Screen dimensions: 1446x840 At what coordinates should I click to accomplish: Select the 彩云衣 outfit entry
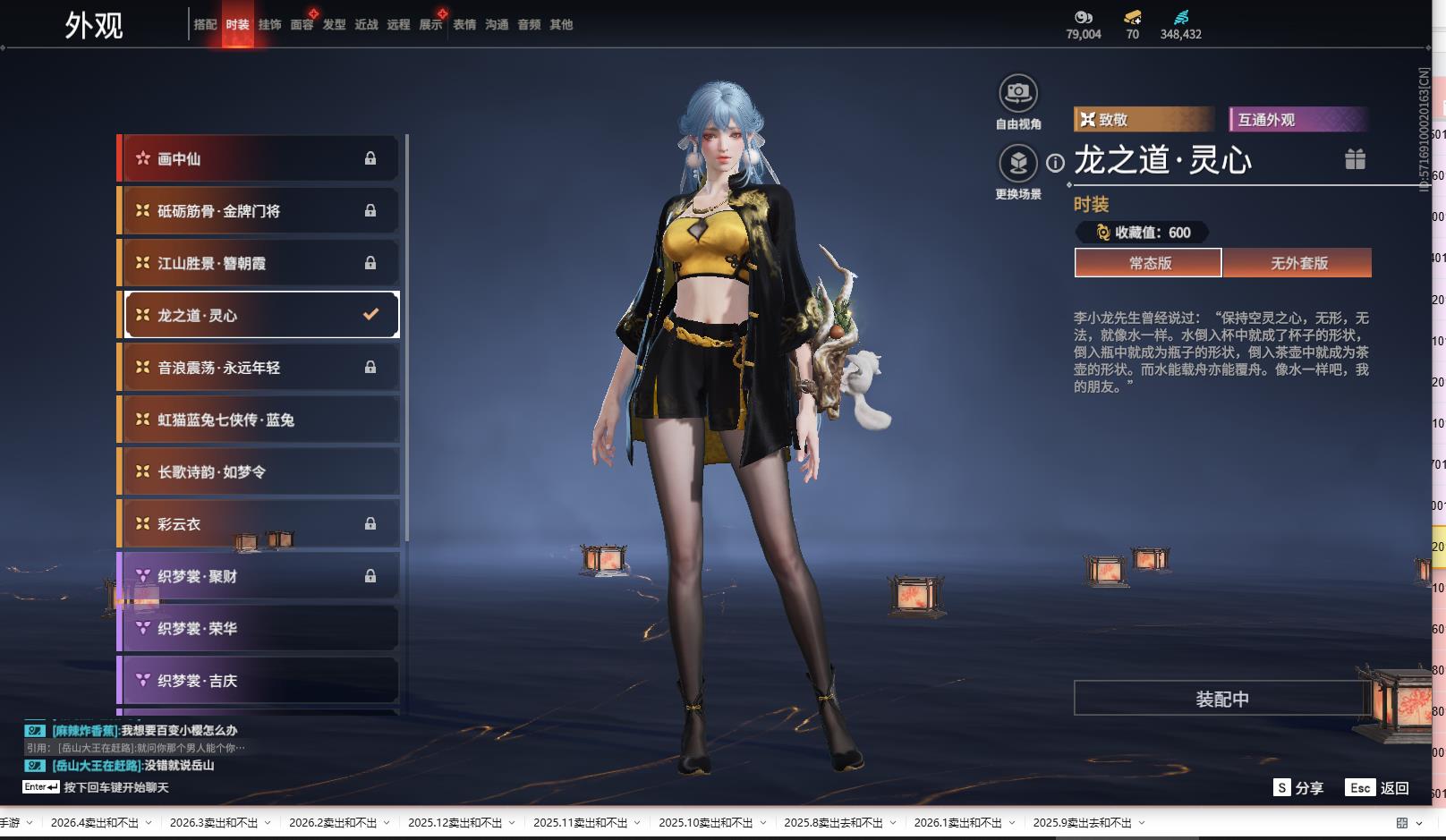point(258,524)
